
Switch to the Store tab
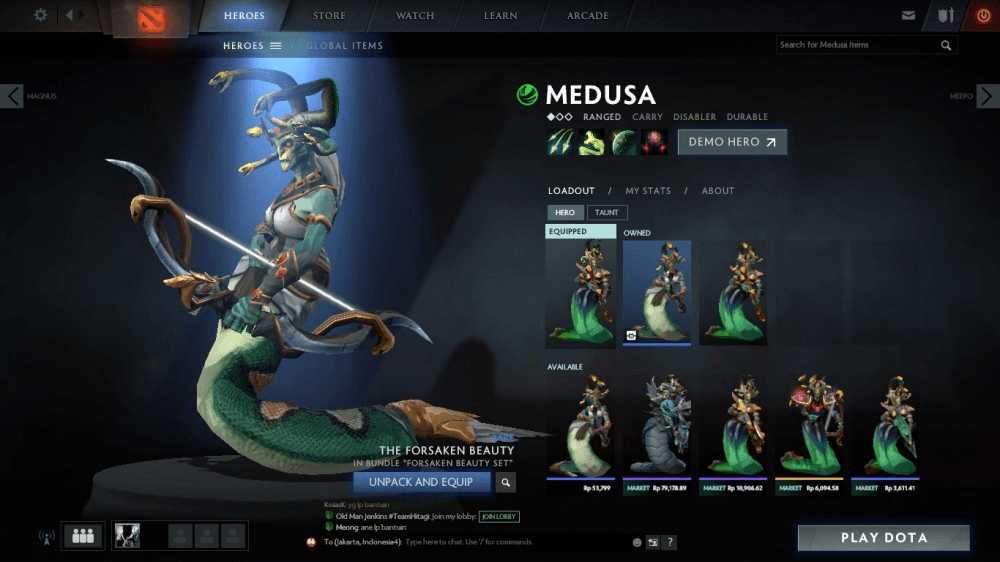pos(329,16)
